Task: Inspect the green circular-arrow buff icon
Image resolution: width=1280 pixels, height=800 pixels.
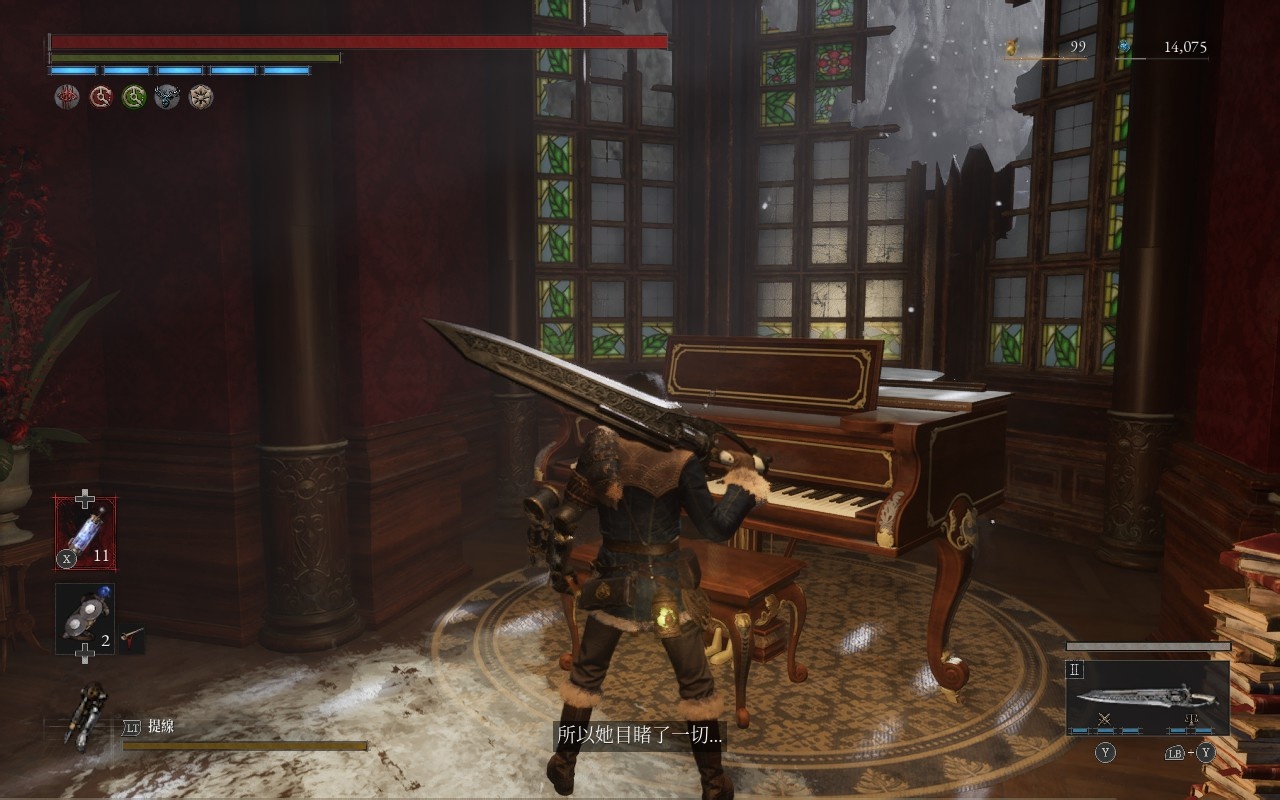Action: pos(134,97)
